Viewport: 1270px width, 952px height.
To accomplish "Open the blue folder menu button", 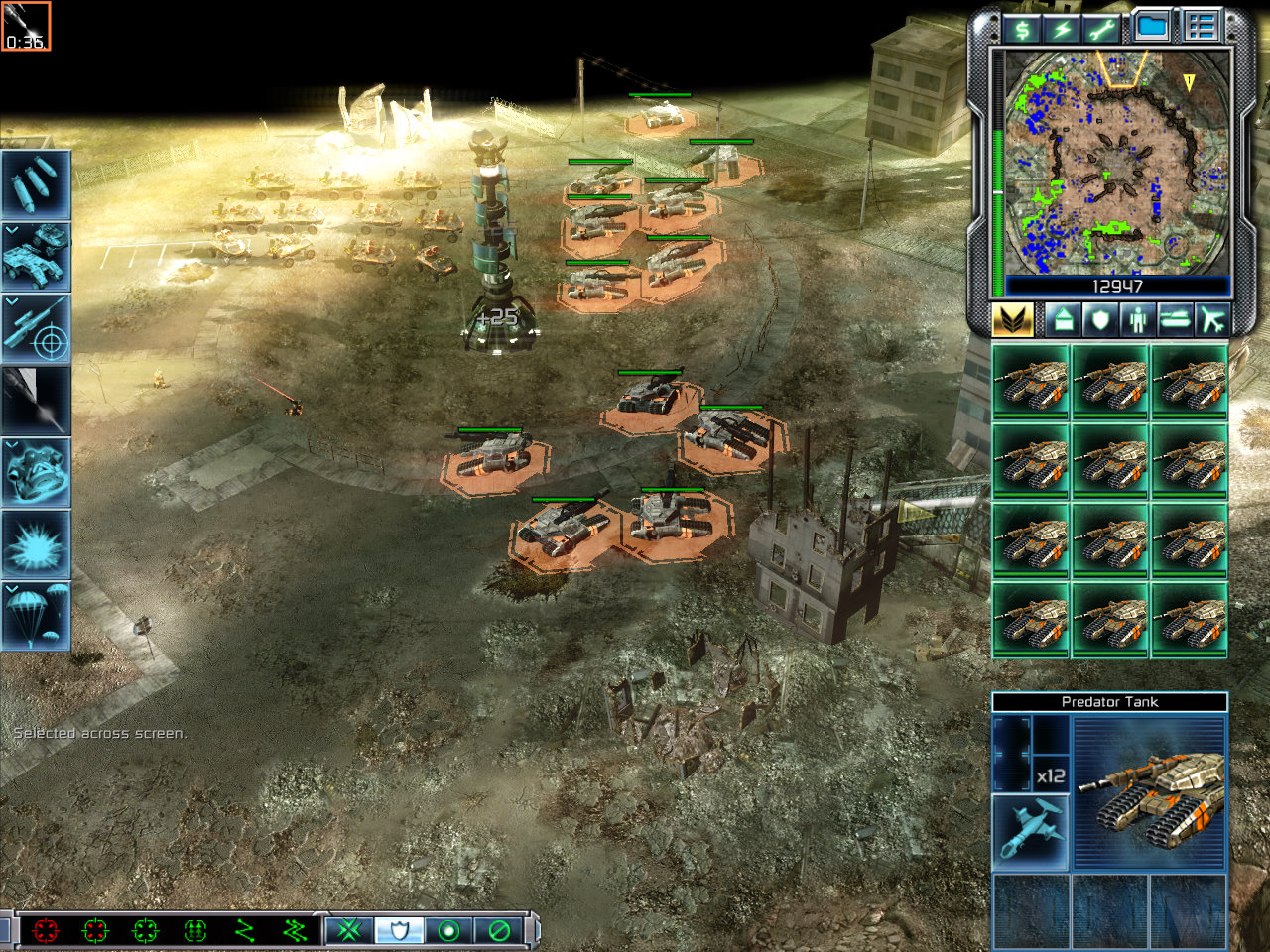I will 1152,27.
